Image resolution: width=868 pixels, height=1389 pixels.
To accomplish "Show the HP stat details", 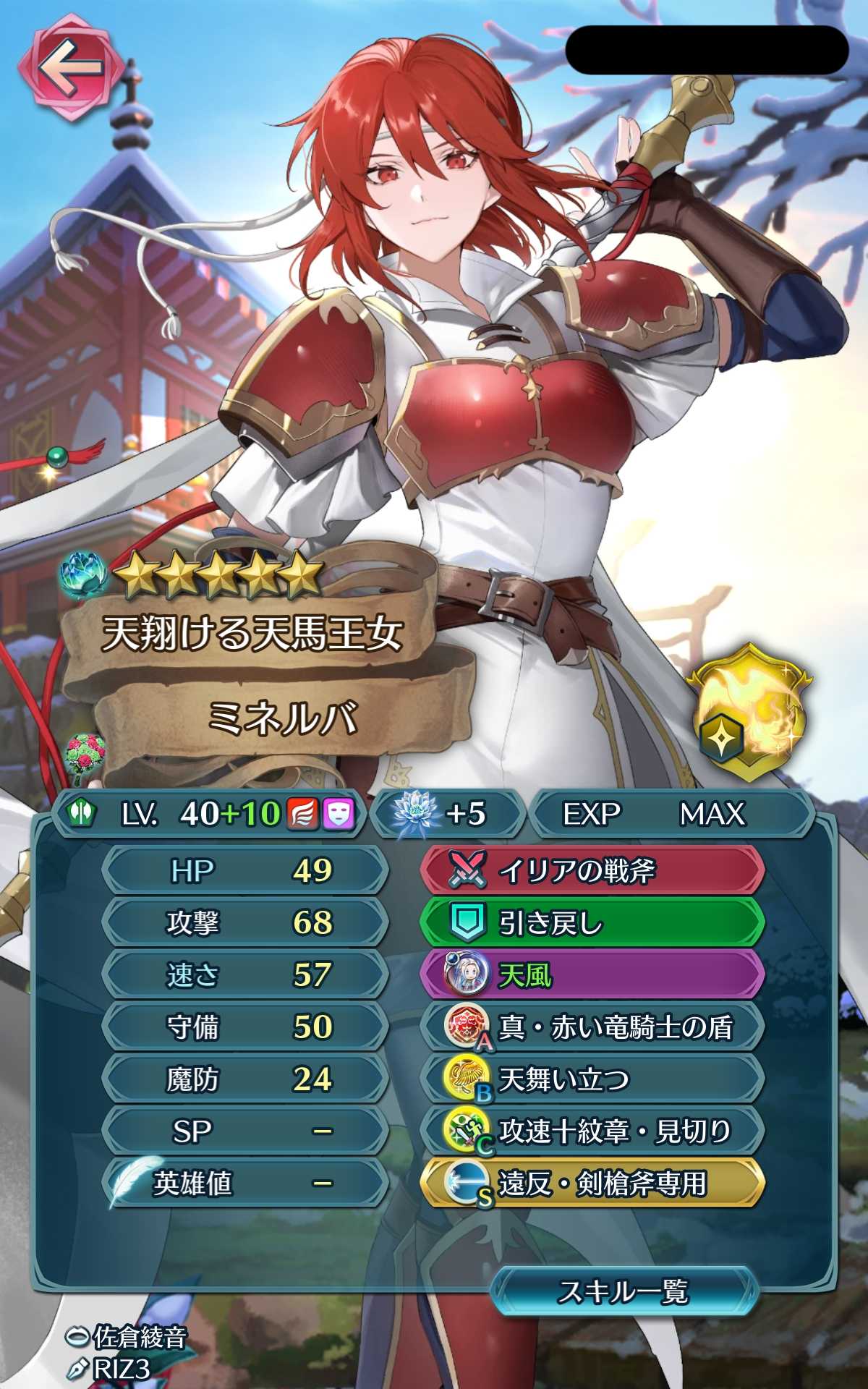I will click(x=246, y=870).
